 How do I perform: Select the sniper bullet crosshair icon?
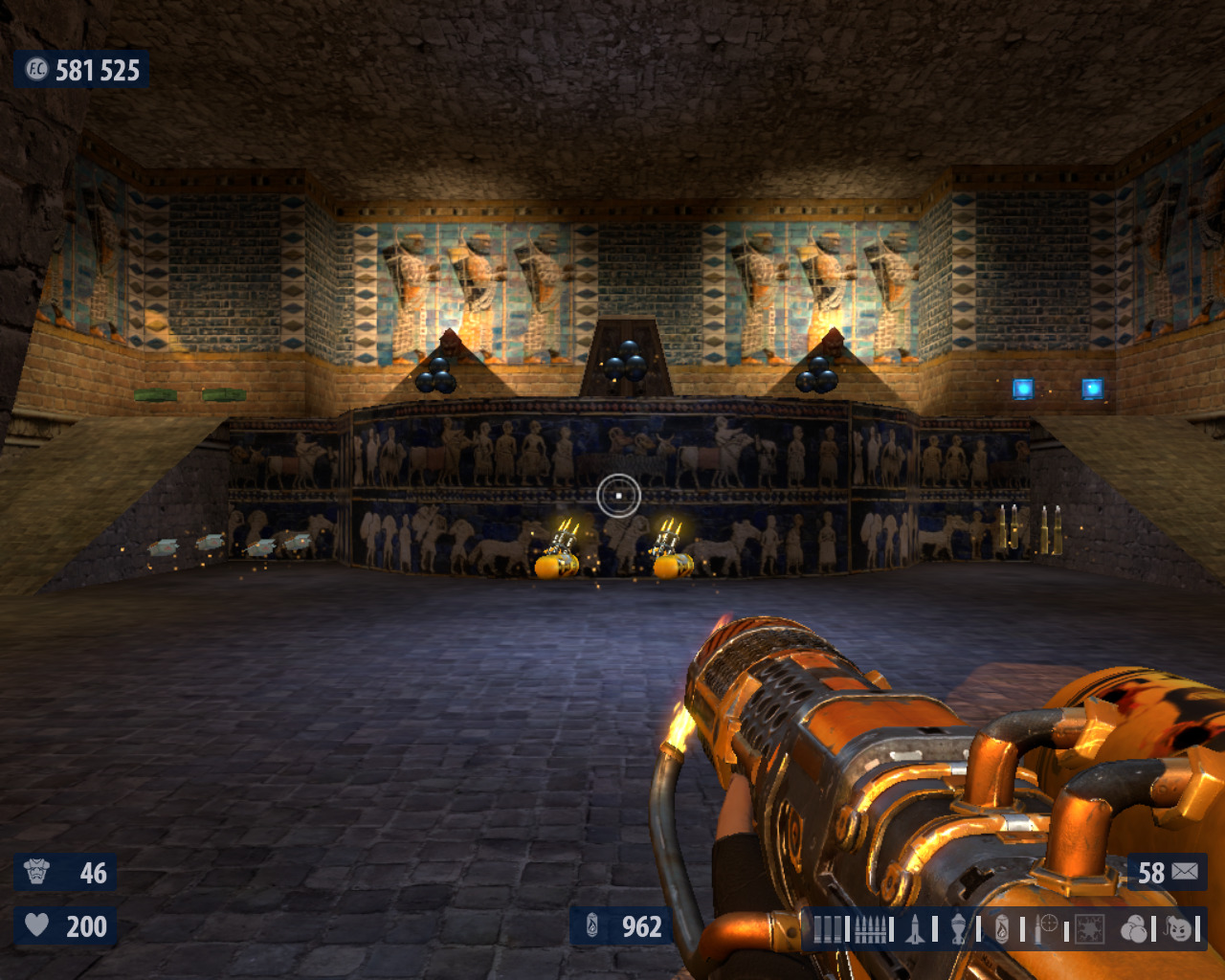coord(1045,928)
